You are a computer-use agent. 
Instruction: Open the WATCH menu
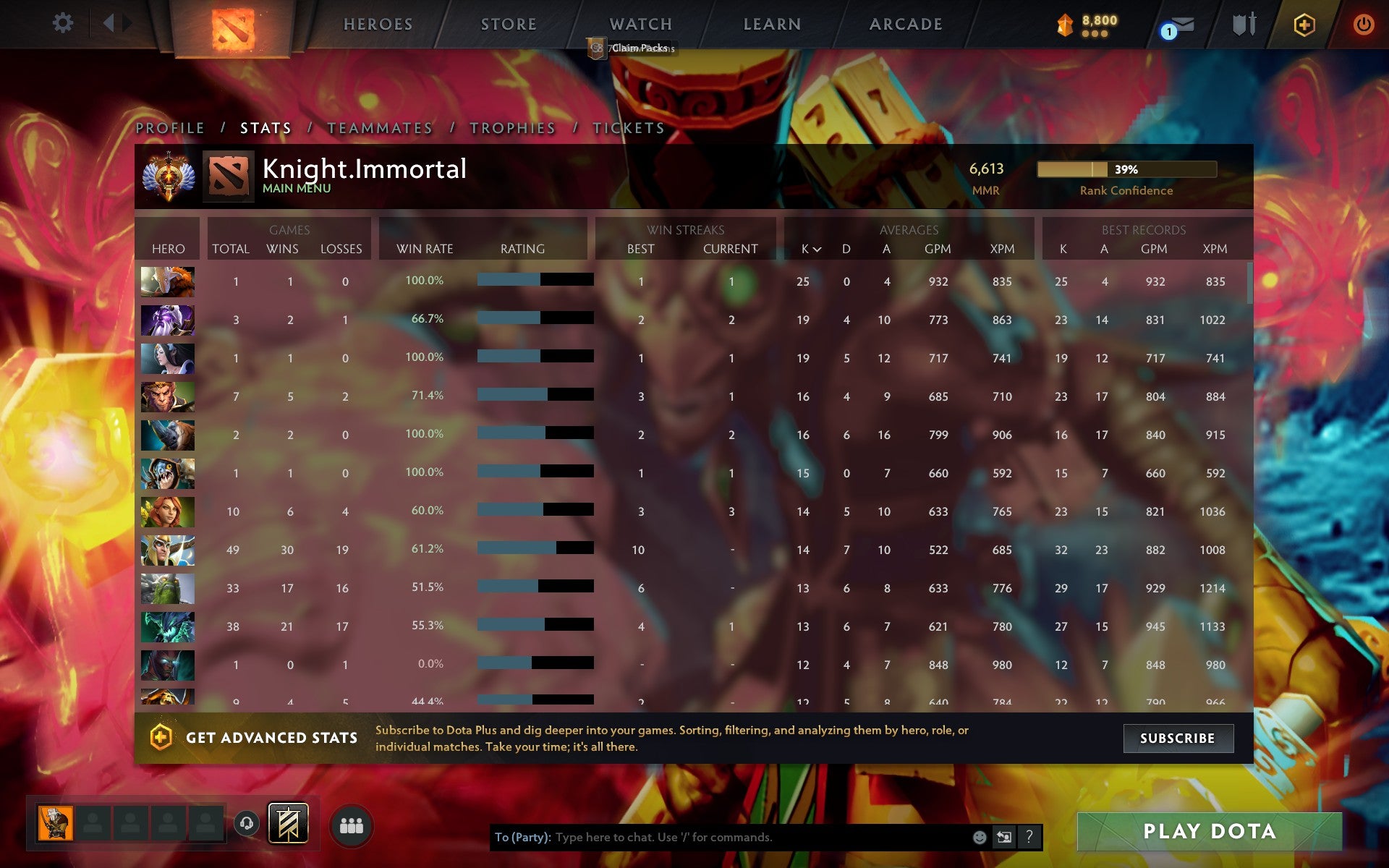[640, 24]
